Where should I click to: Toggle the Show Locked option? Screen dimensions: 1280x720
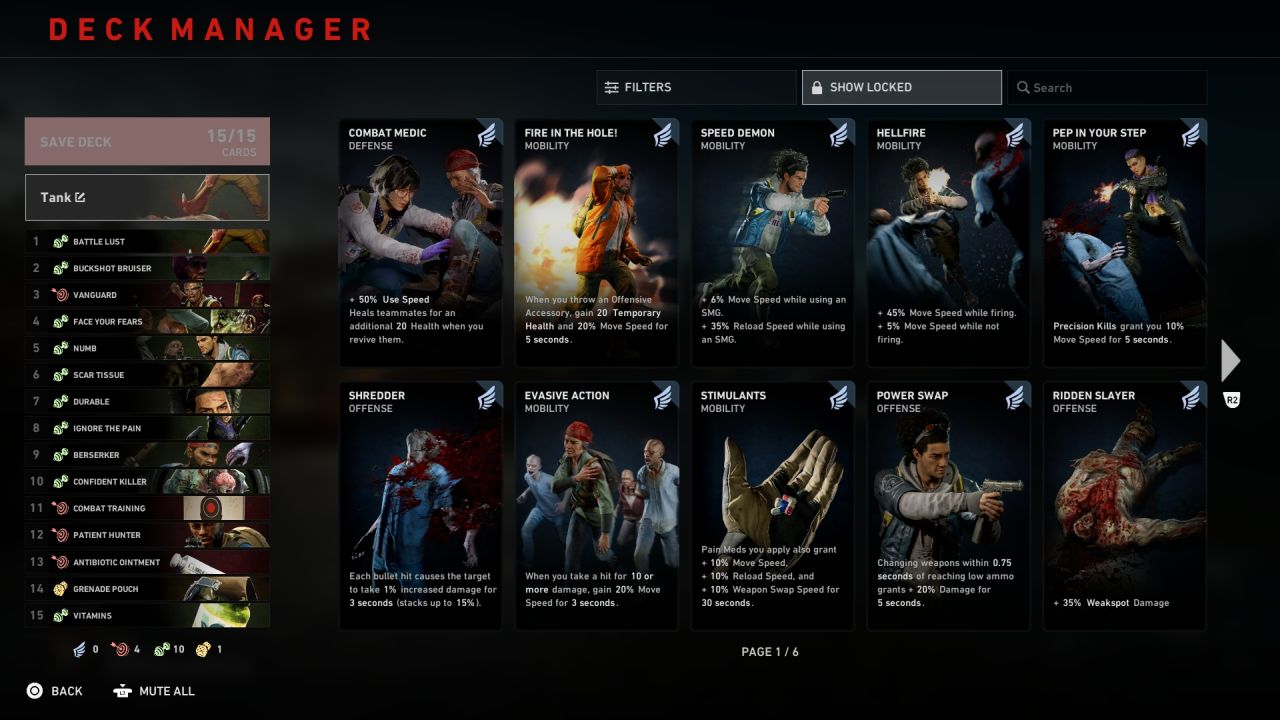tap(901, 87)
